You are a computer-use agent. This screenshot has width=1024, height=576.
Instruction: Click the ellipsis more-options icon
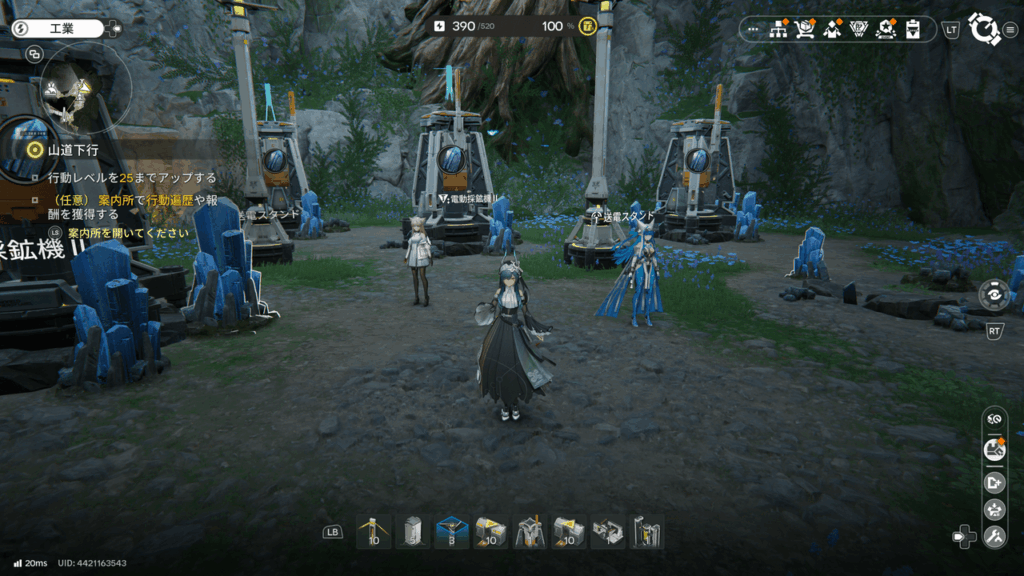[753, 29]
